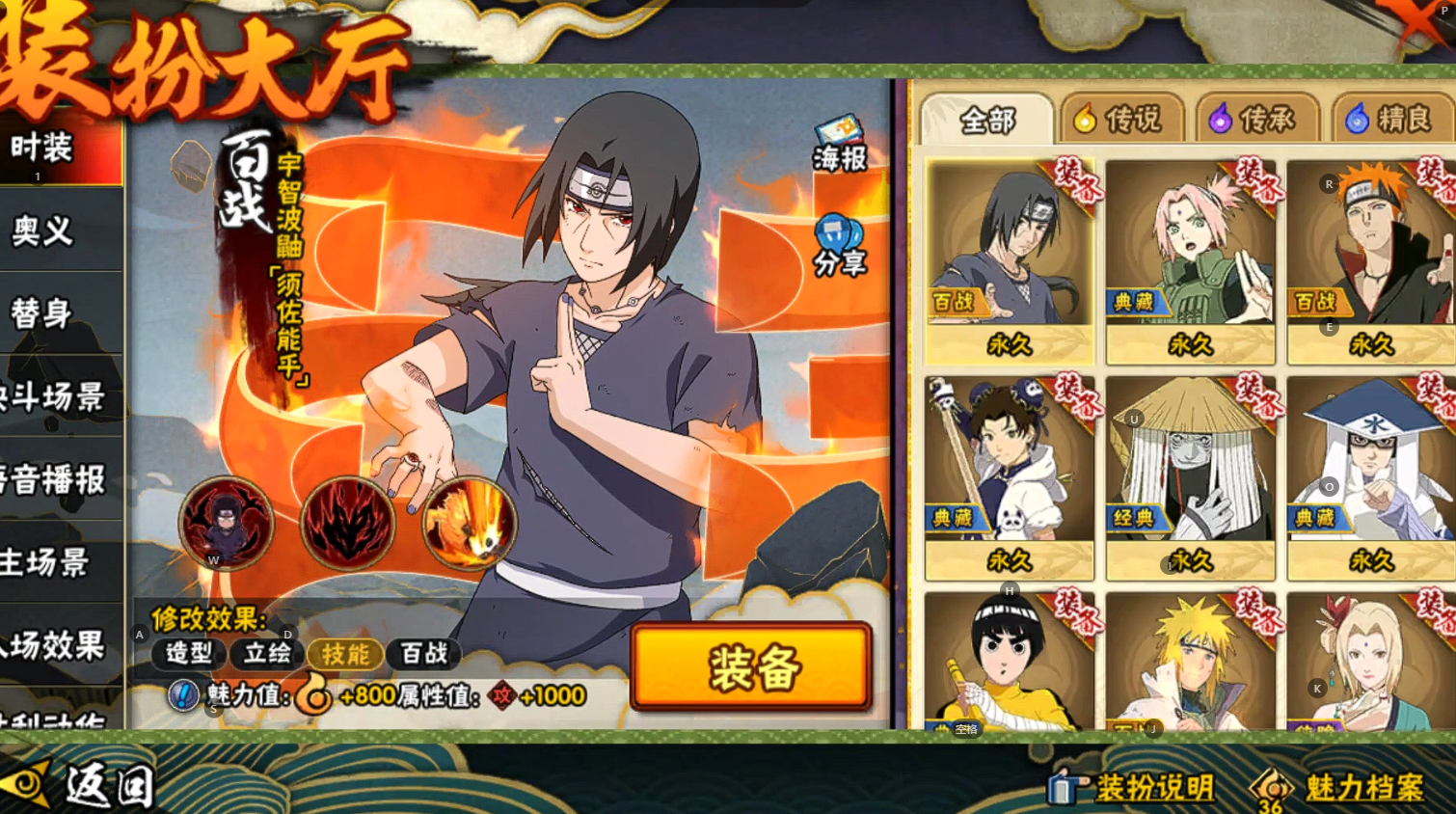Click the orange 装备 equip button
The height and width of the screenshot is (814, 1456).
751,667
